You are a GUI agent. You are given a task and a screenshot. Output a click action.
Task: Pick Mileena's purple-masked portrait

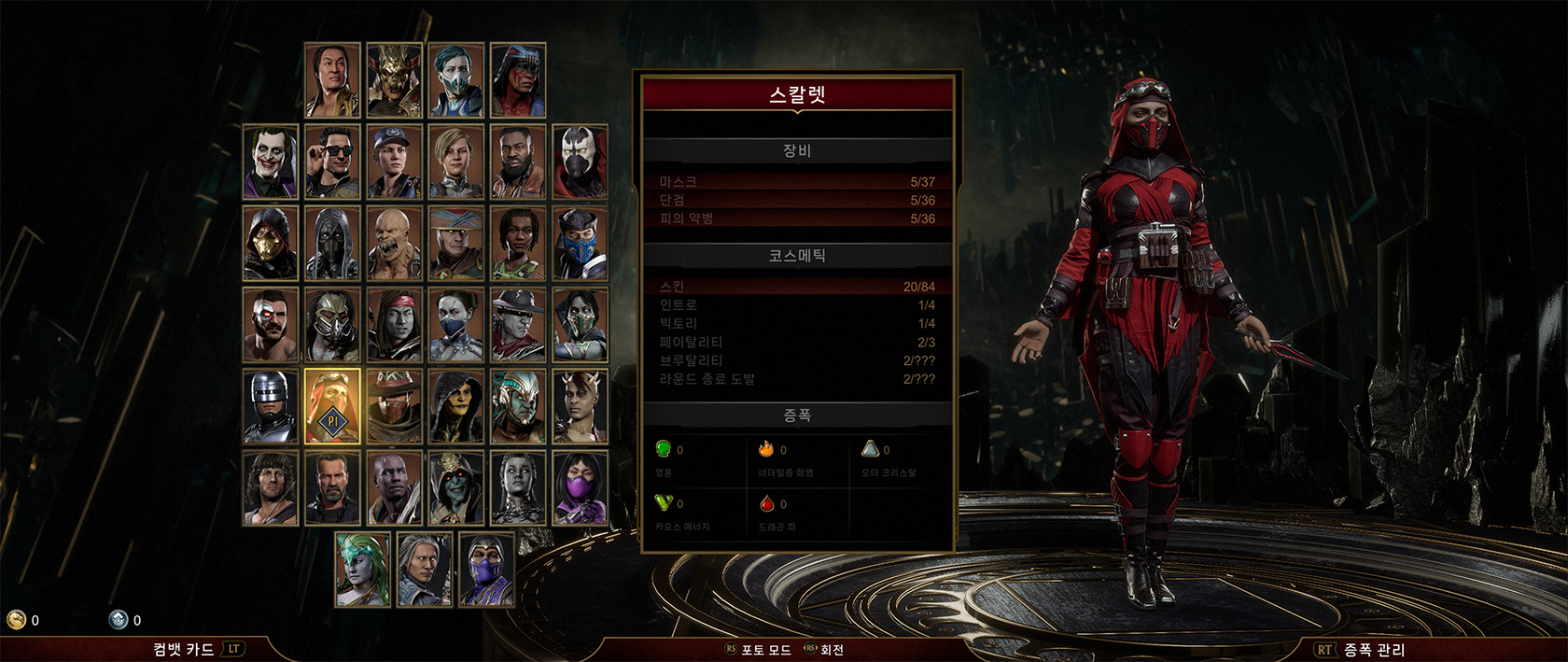click(580, 487)
